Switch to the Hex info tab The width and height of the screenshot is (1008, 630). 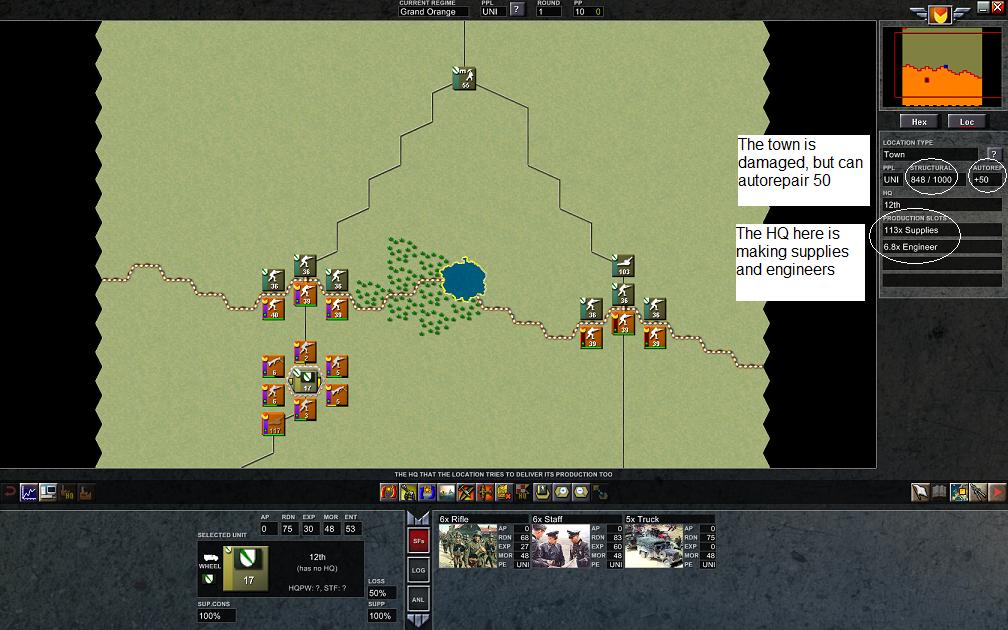click(919, 122)
